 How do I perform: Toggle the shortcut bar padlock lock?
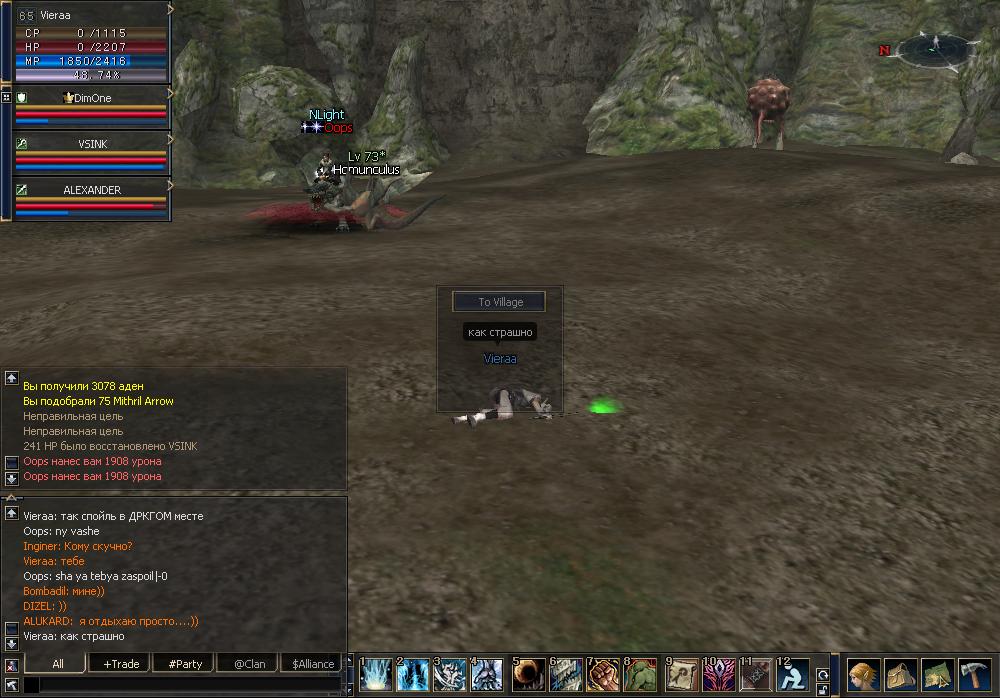pos(822,688)
